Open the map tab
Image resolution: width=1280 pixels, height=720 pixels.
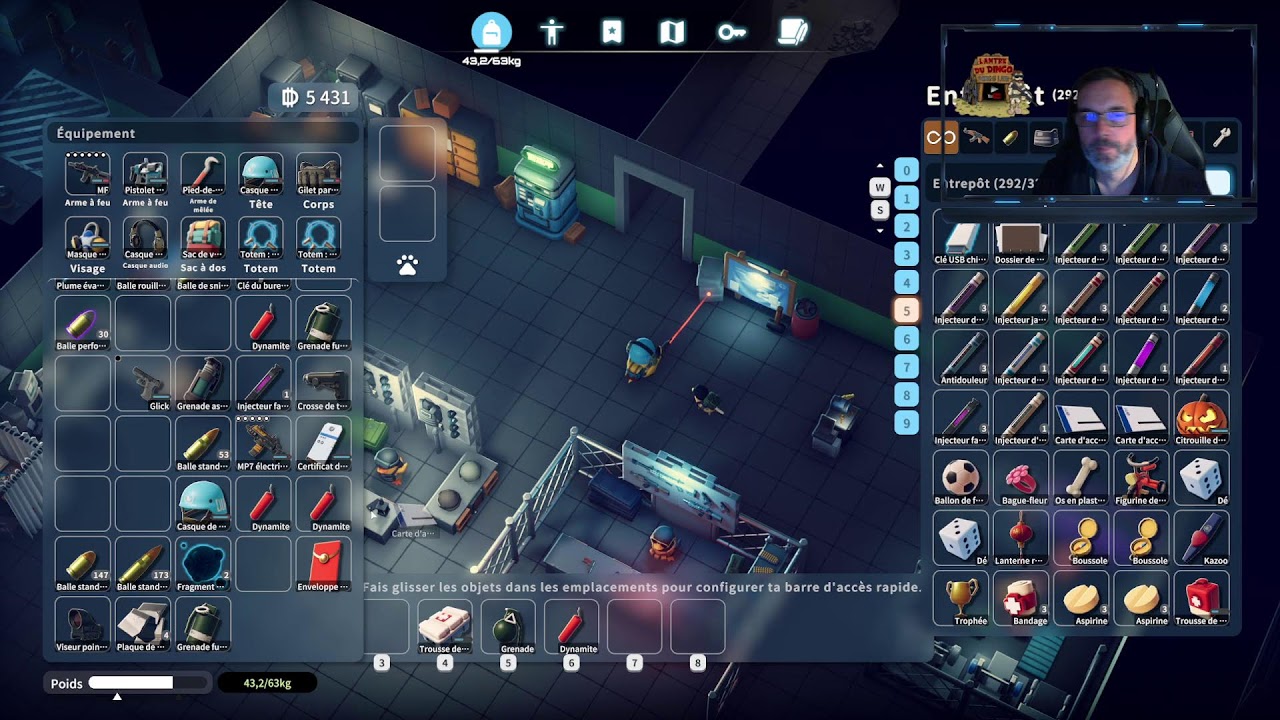pyautogui.click(x=672, y=33)
